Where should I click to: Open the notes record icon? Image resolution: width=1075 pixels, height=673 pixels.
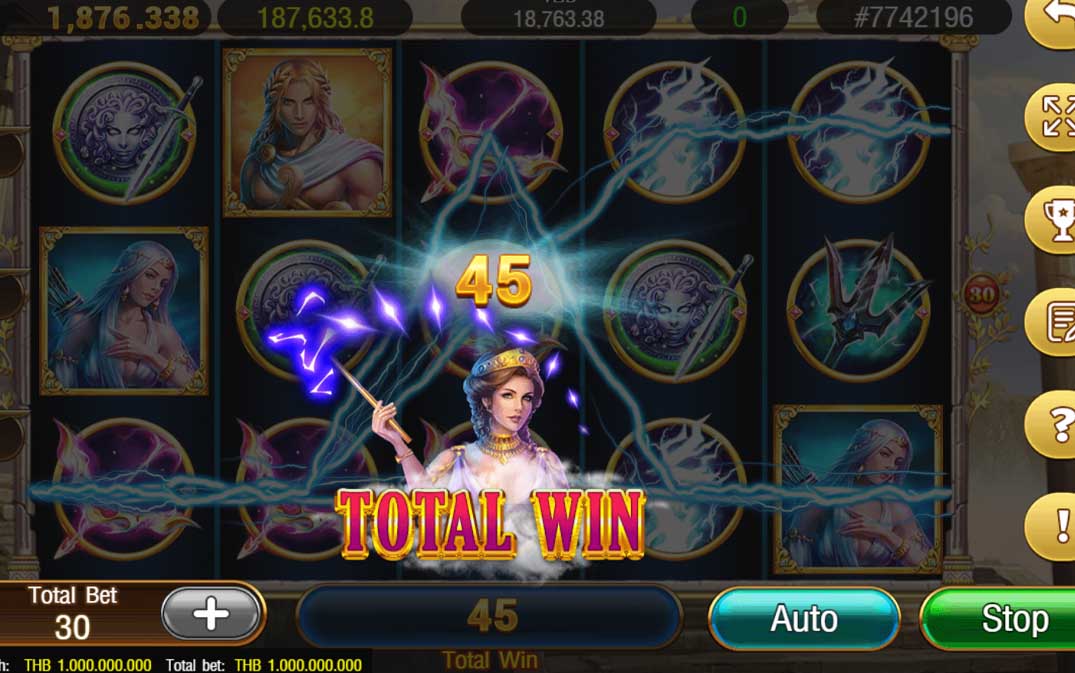1054,322
